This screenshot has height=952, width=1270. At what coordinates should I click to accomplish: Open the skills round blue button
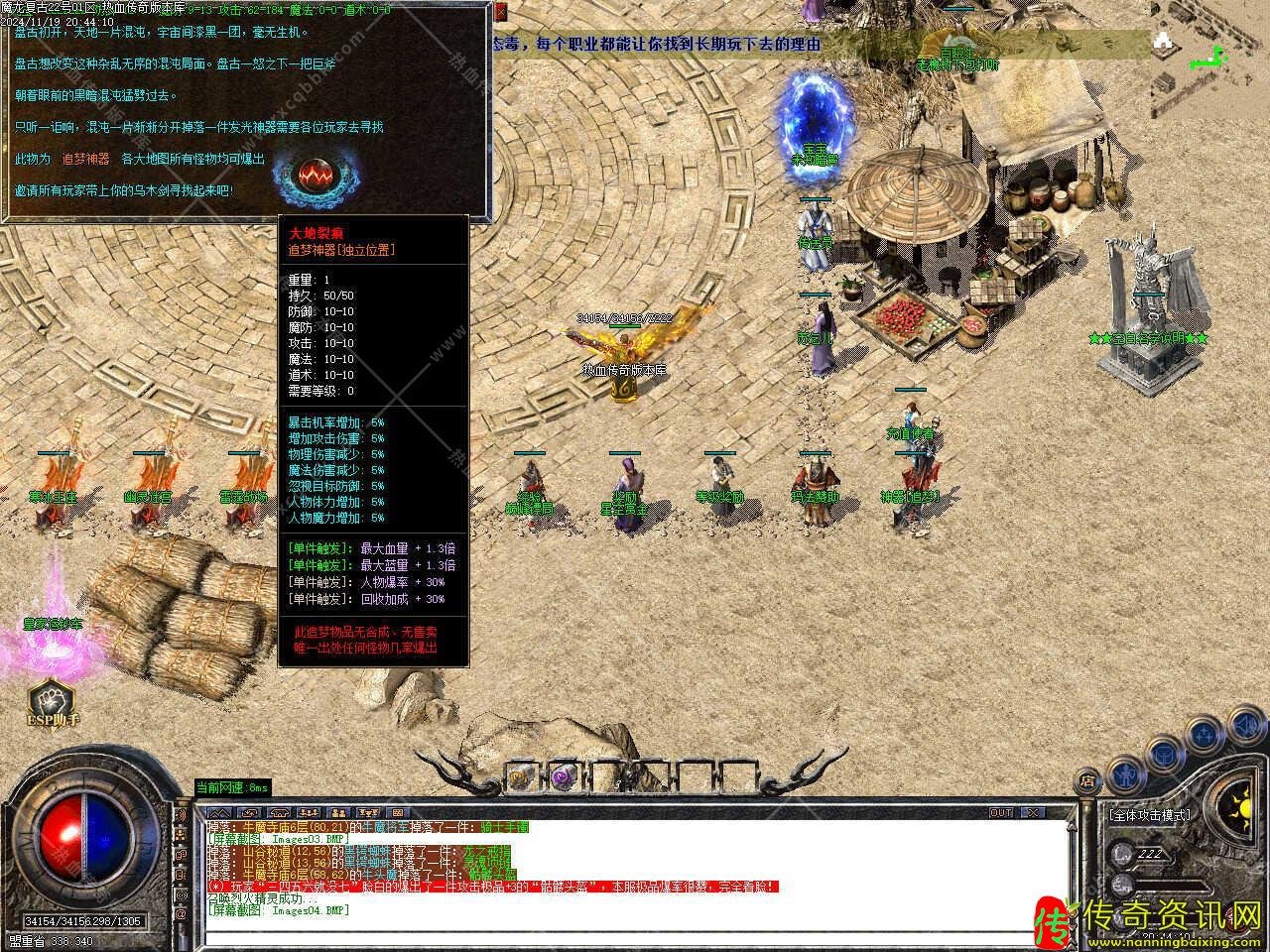pos(1204,734)
